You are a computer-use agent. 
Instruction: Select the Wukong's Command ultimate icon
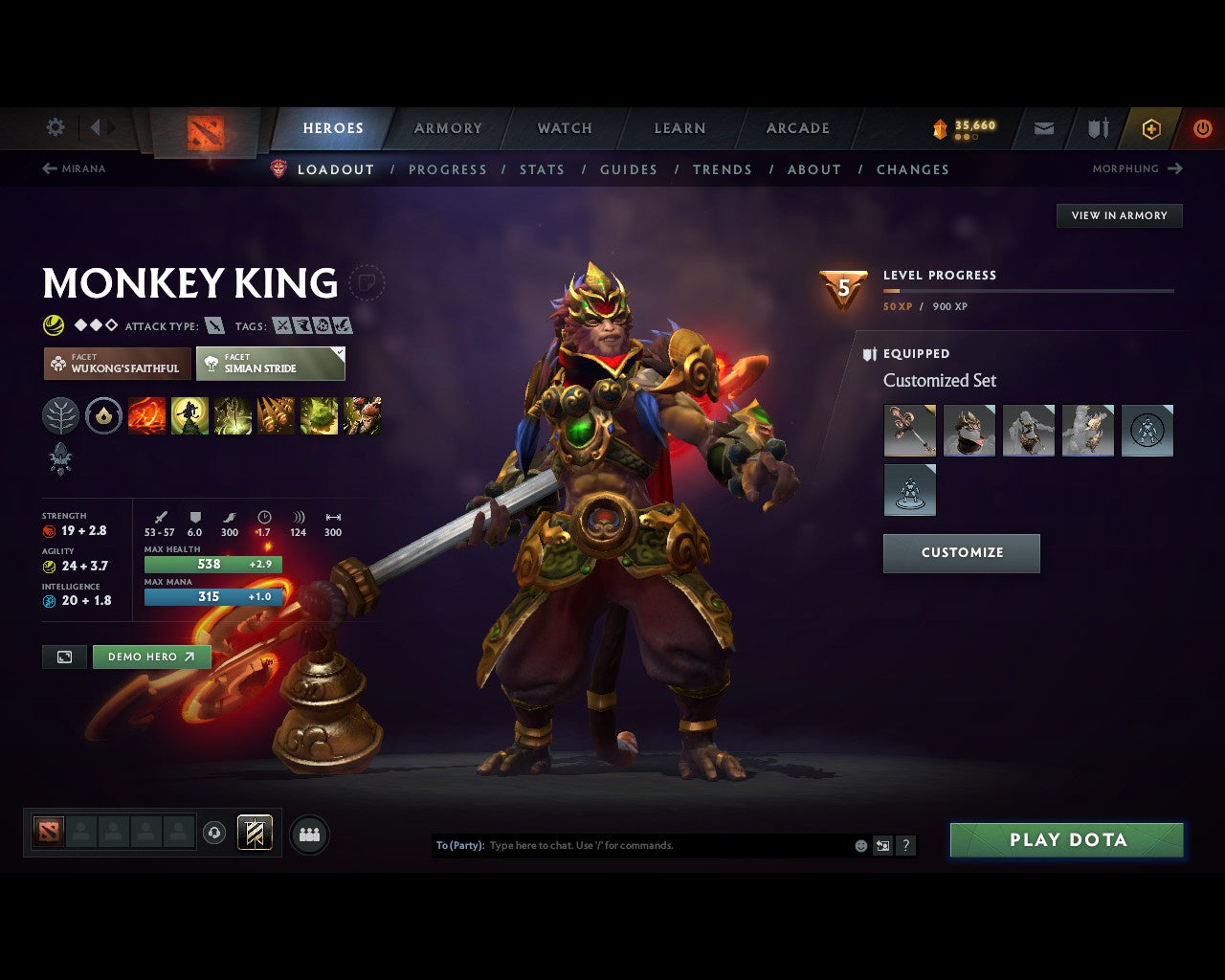pyautogui.click(x=362, y=414)
